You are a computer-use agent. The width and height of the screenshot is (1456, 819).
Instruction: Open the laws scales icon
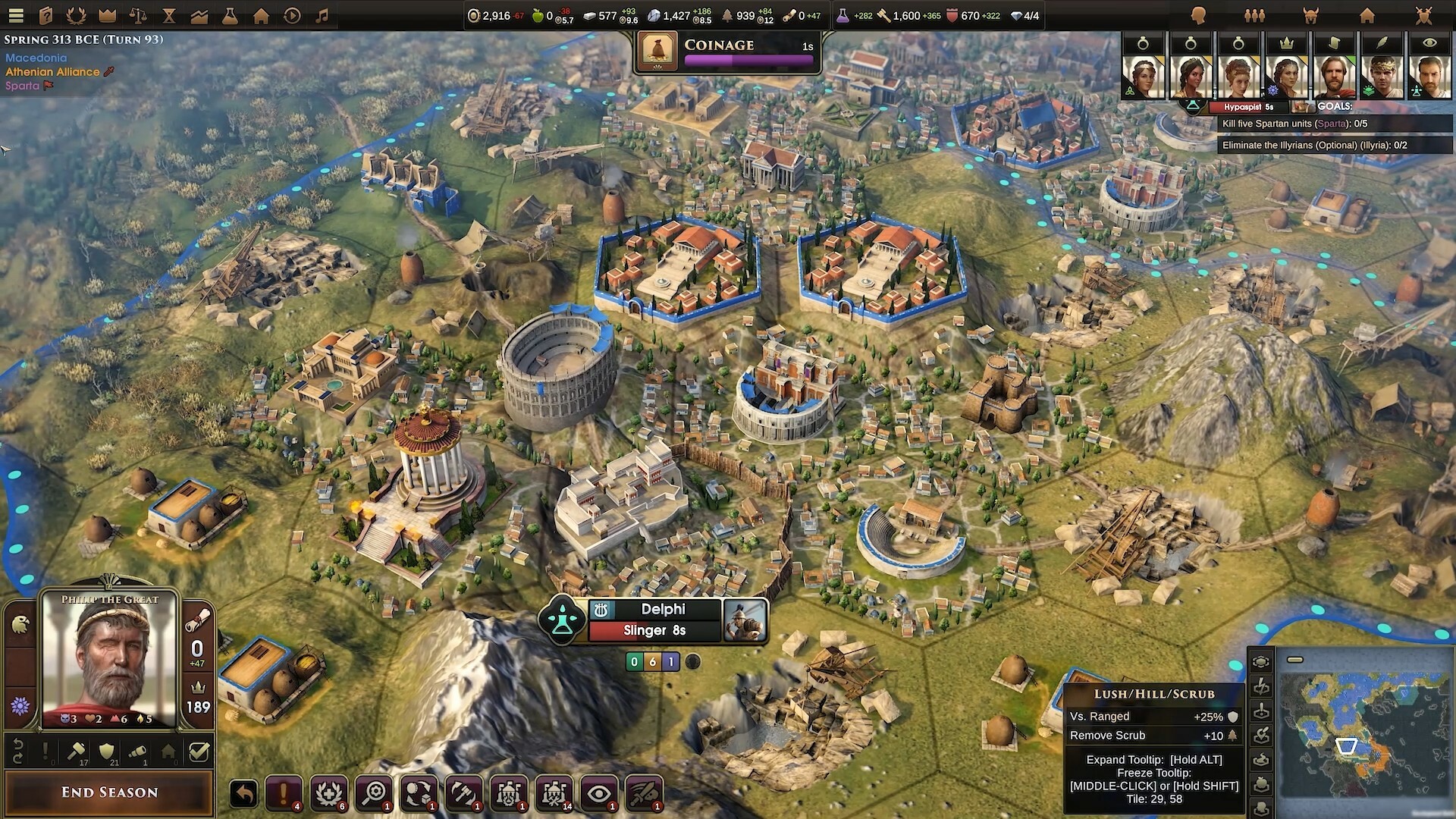pos(137,14)
